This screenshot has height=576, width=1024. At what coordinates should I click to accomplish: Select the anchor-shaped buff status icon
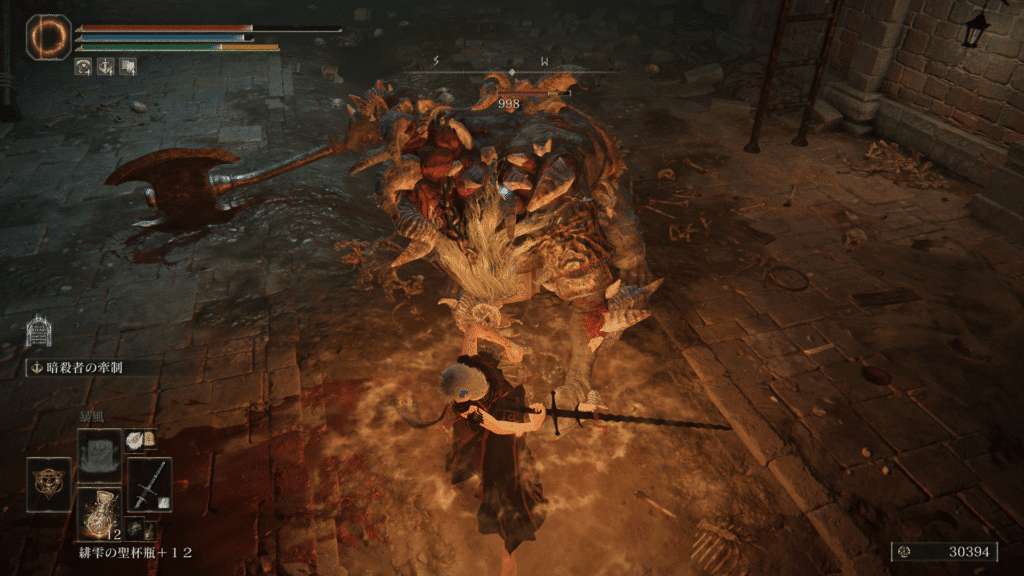(x=106, y=67)
